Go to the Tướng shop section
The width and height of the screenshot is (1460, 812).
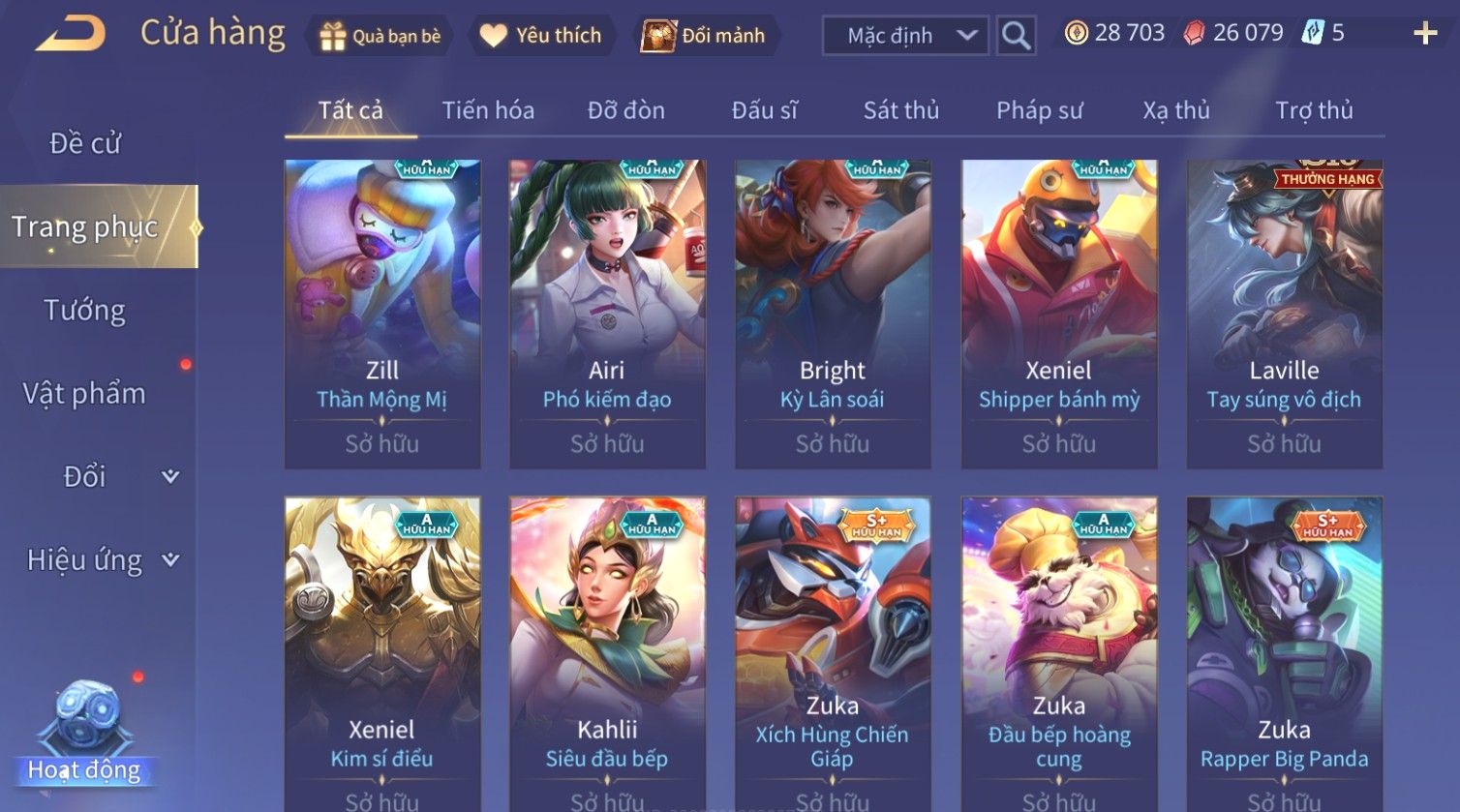85,311
